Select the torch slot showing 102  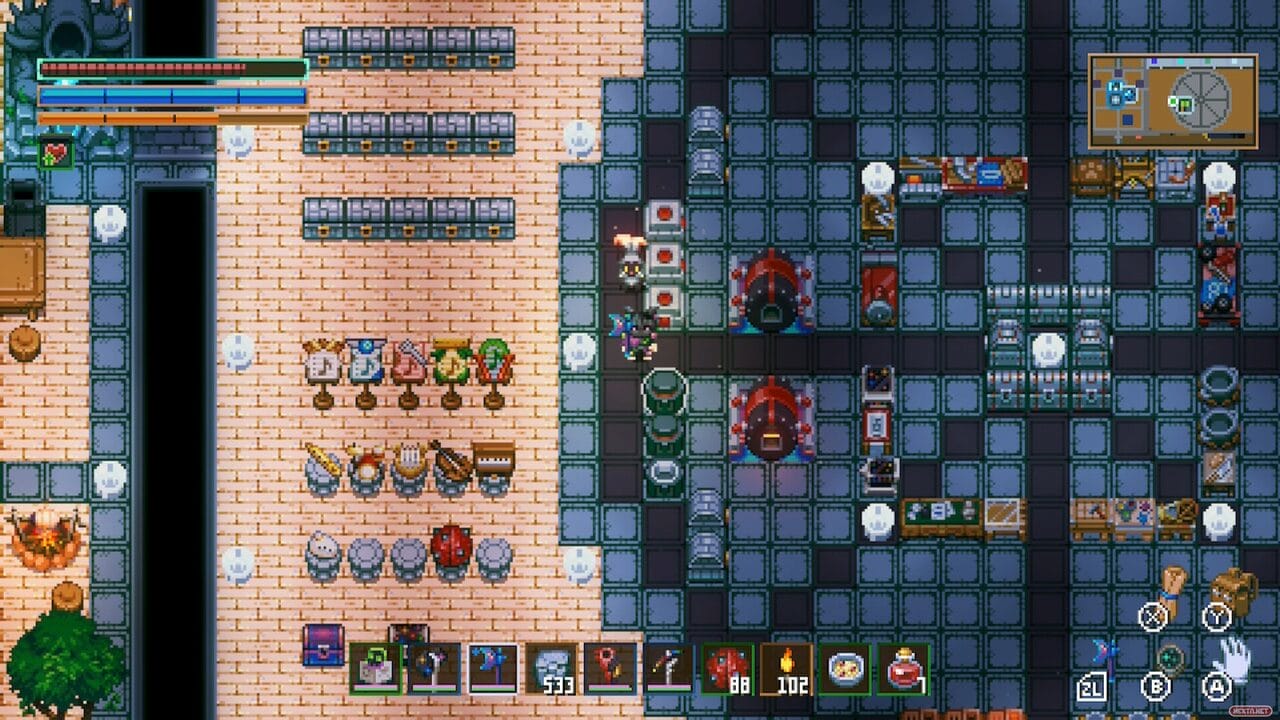786,668
